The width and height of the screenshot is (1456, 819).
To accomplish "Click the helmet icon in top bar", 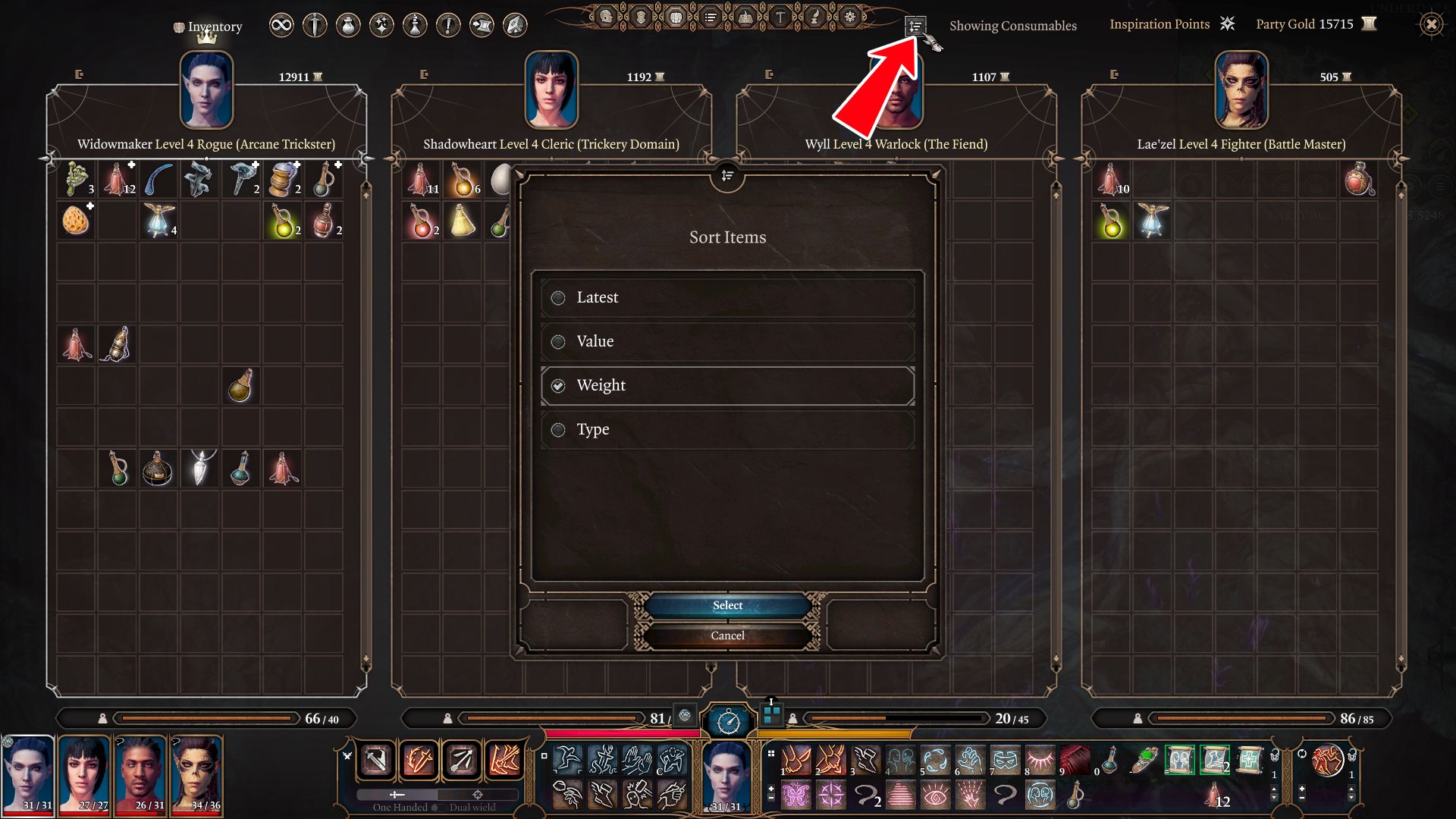I will 604,17.
